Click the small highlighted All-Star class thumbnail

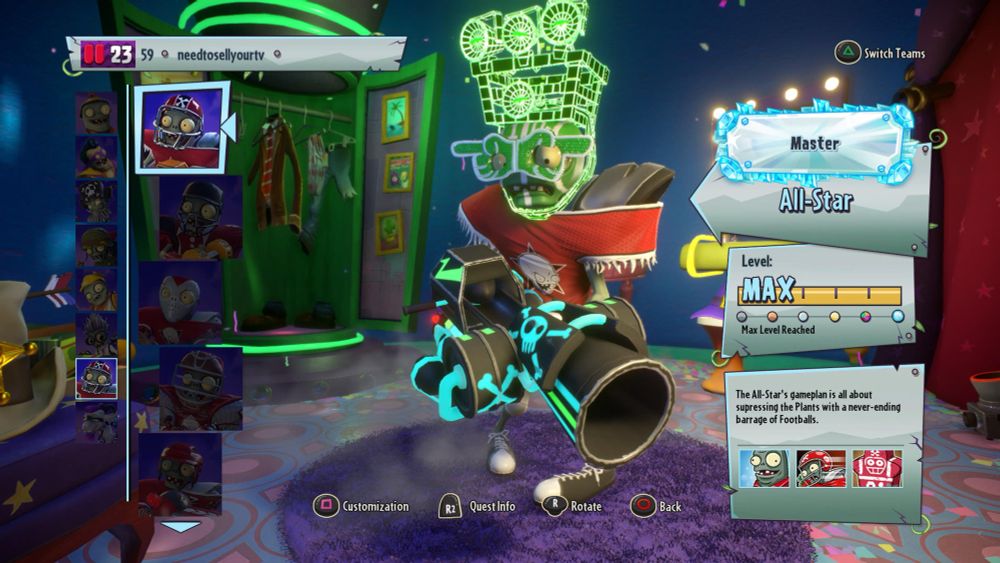[96, 378]
